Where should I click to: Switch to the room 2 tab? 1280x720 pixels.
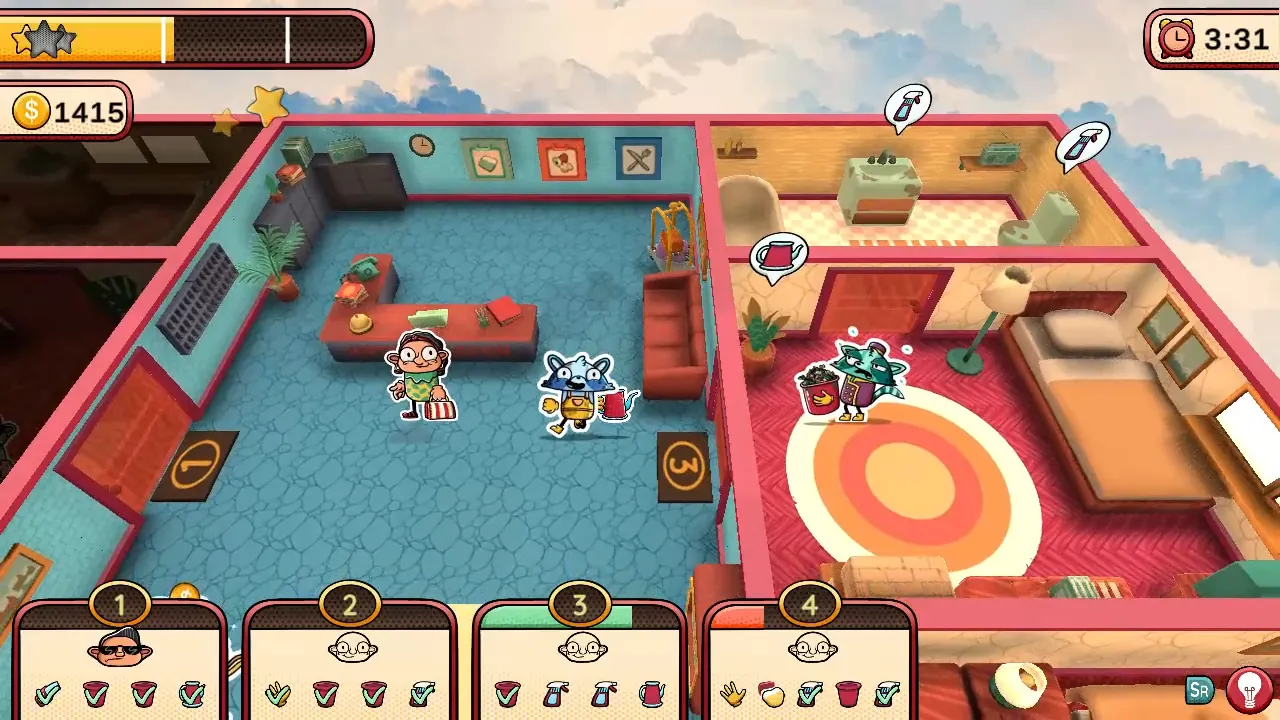click(x=350, y=604)
